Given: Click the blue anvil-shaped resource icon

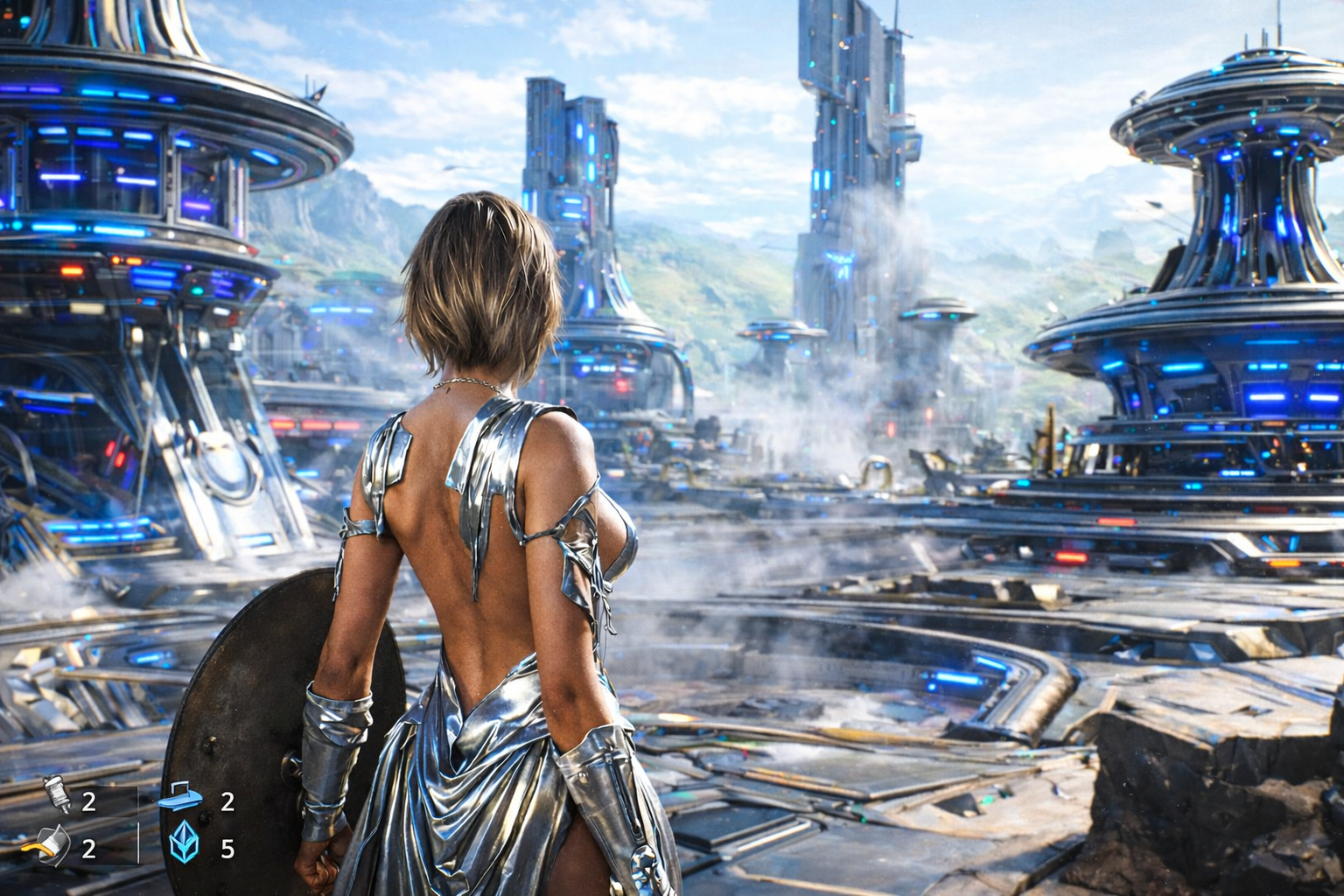Looking at the screenshot, I should [x=181, y=799].
